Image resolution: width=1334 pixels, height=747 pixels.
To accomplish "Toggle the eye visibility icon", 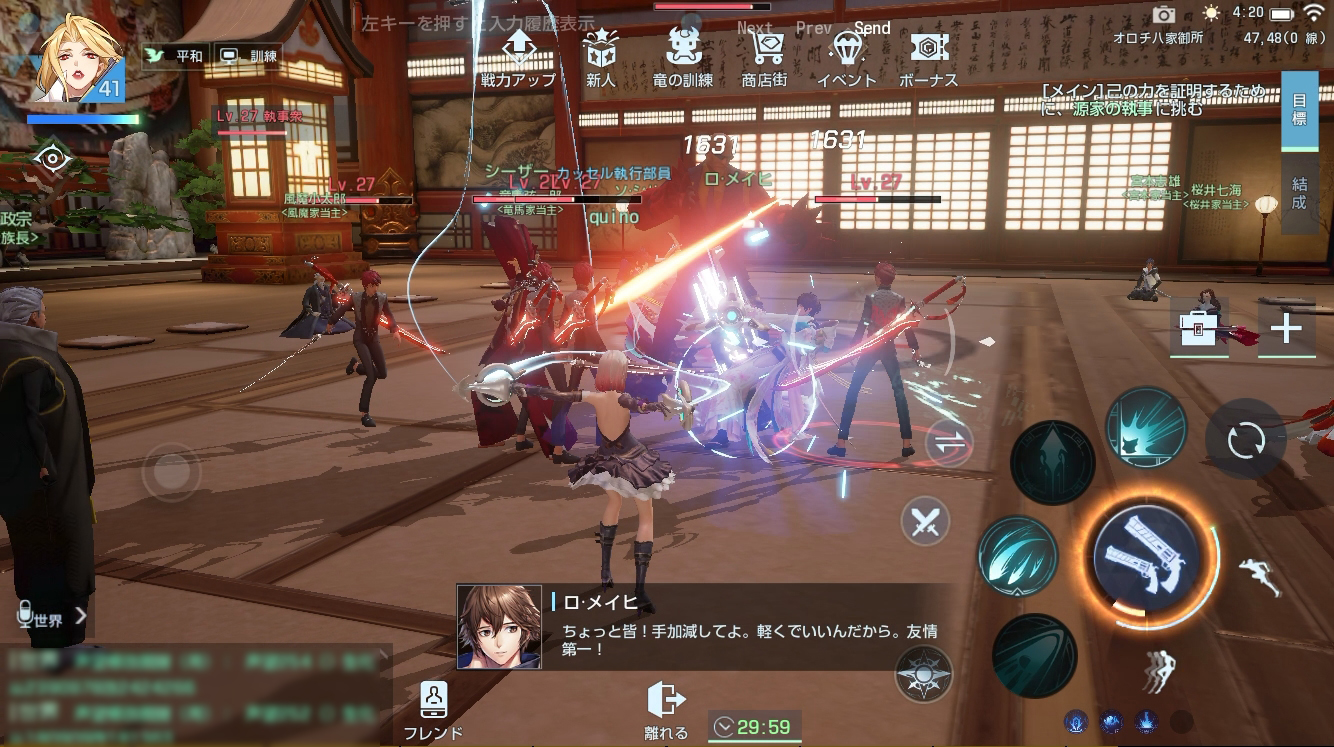I will coord(50,158).
